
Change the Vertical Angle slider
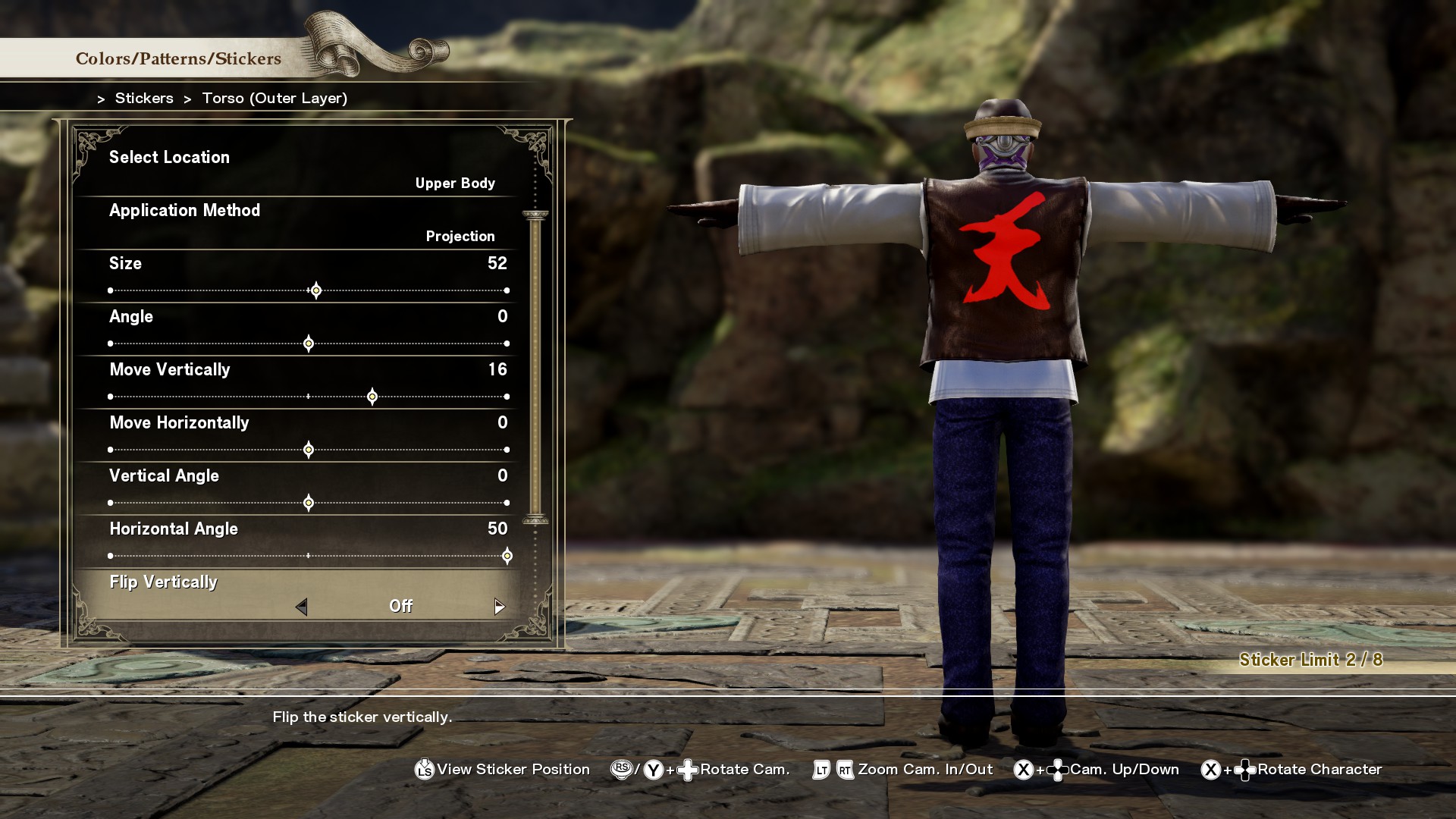(x=309, y=503)
